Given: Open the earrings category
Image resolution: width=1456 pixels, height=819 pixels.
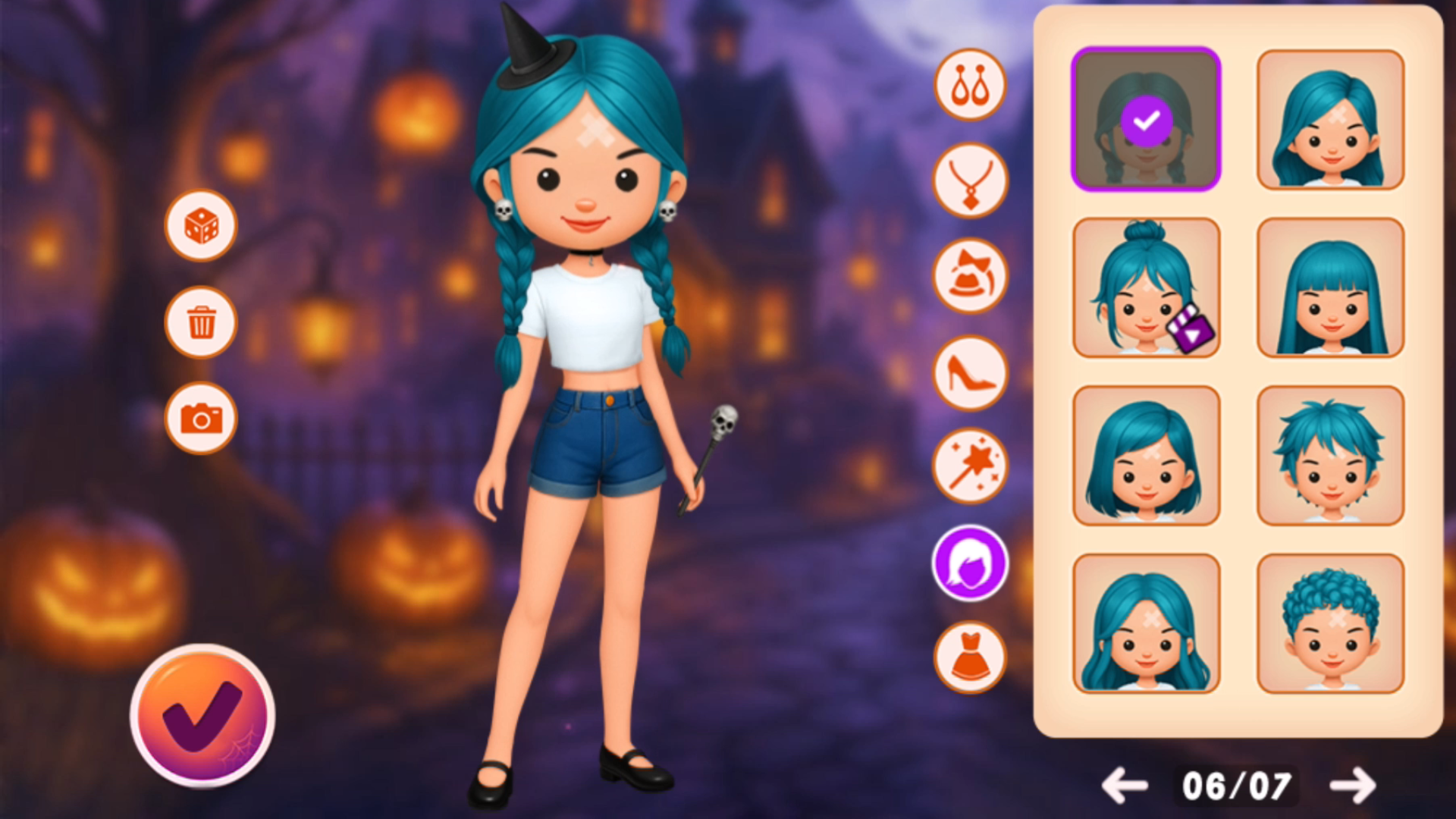Looking at the screenshot, I should (x=970, y=85).
